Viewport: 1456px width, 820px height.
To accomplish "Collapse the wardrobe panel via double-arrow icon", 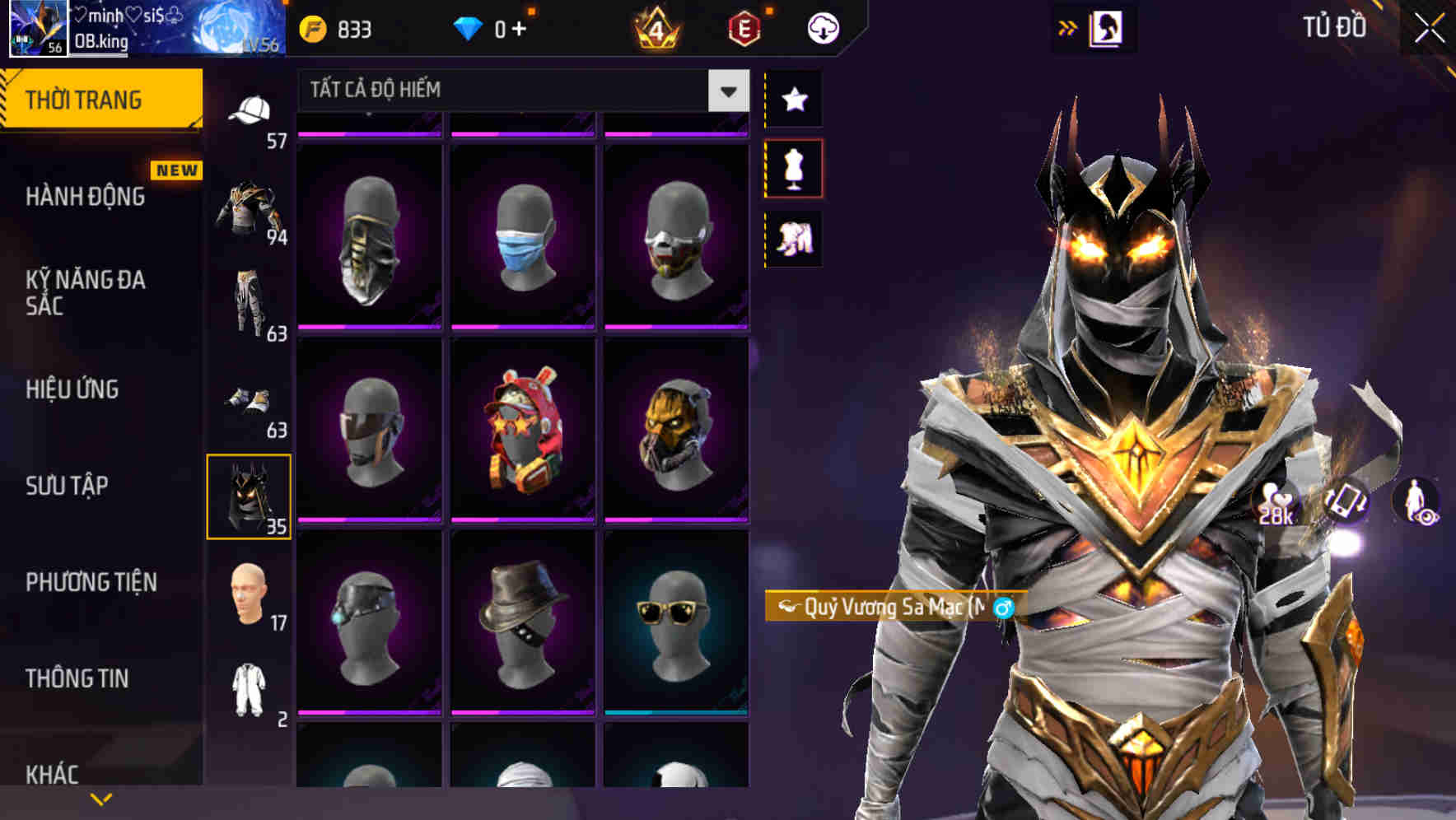I will pyautogui.click(x=1069, y=26).
